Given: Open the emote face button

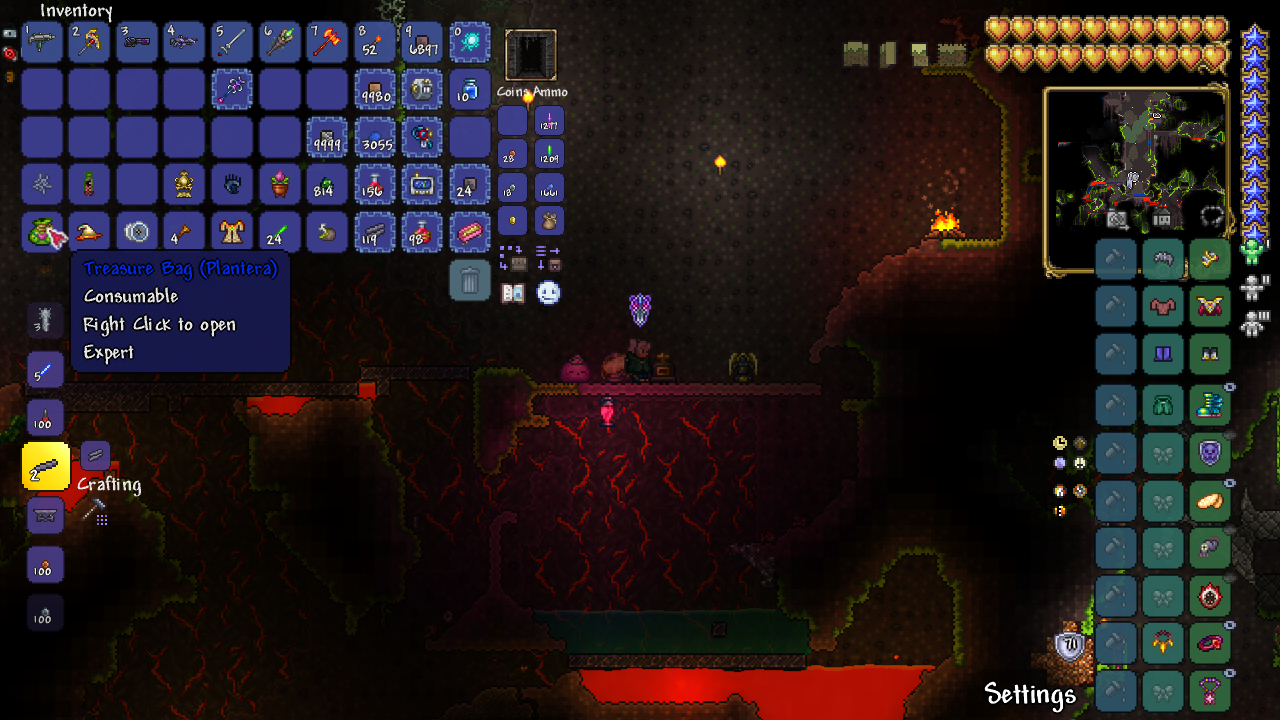Looking at the screenshot, I should point(548,293).
